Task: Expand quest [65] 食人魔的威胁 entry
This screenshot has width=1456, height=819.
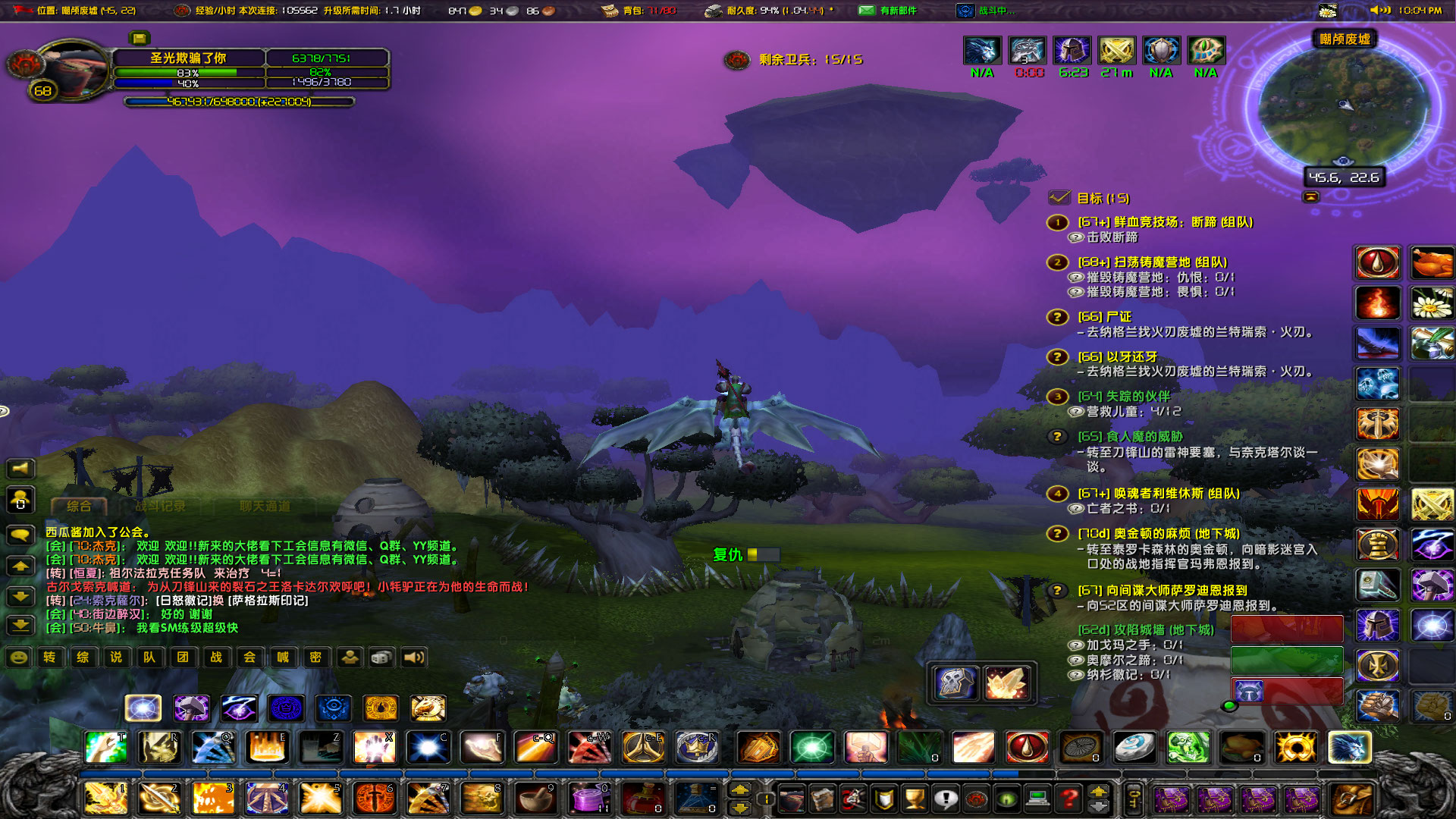Action: tap(1056, 435)
